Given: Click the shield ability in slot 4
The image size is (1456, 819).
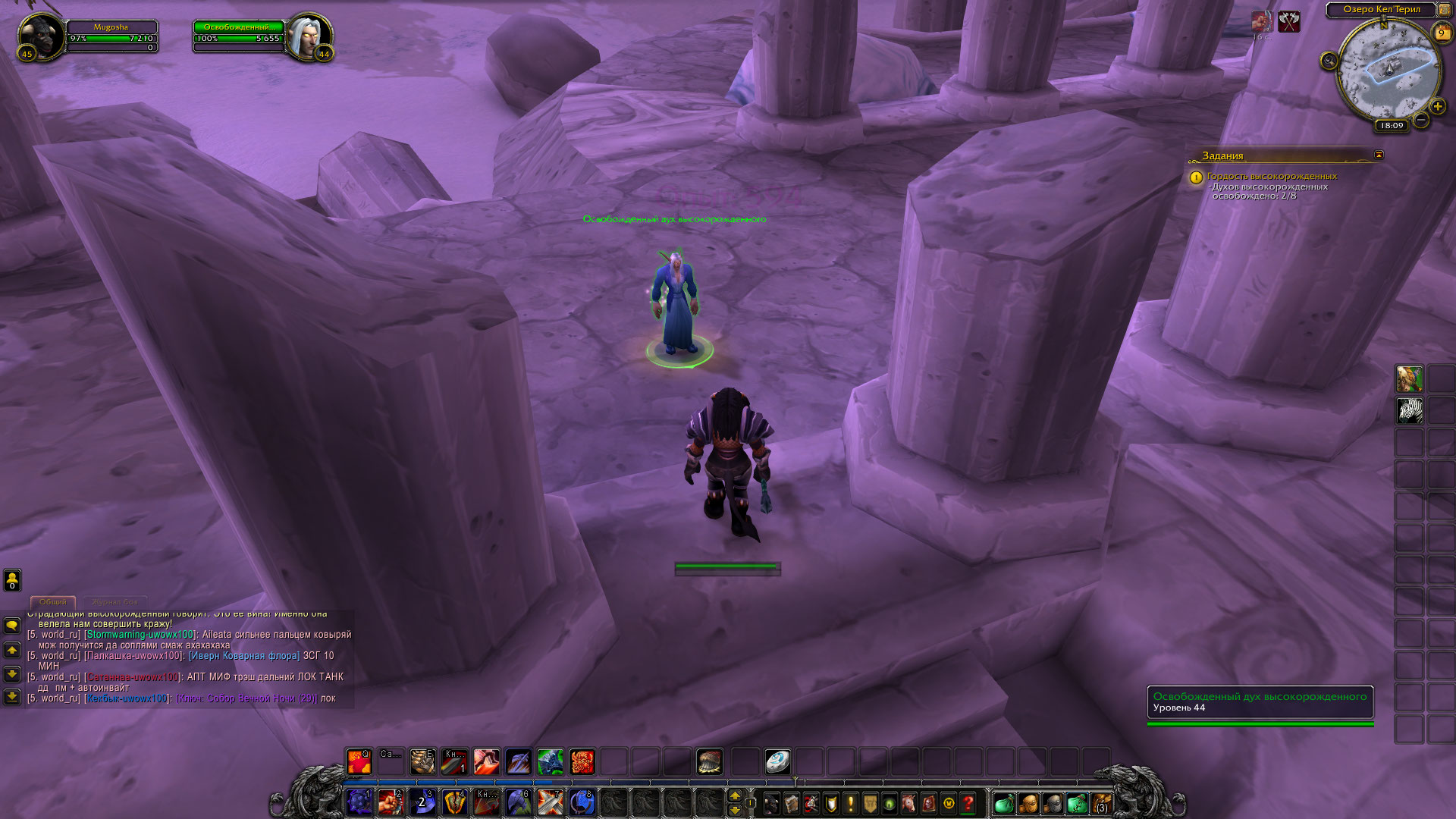Looking at the screenshot, I should [x=454, y=802].
